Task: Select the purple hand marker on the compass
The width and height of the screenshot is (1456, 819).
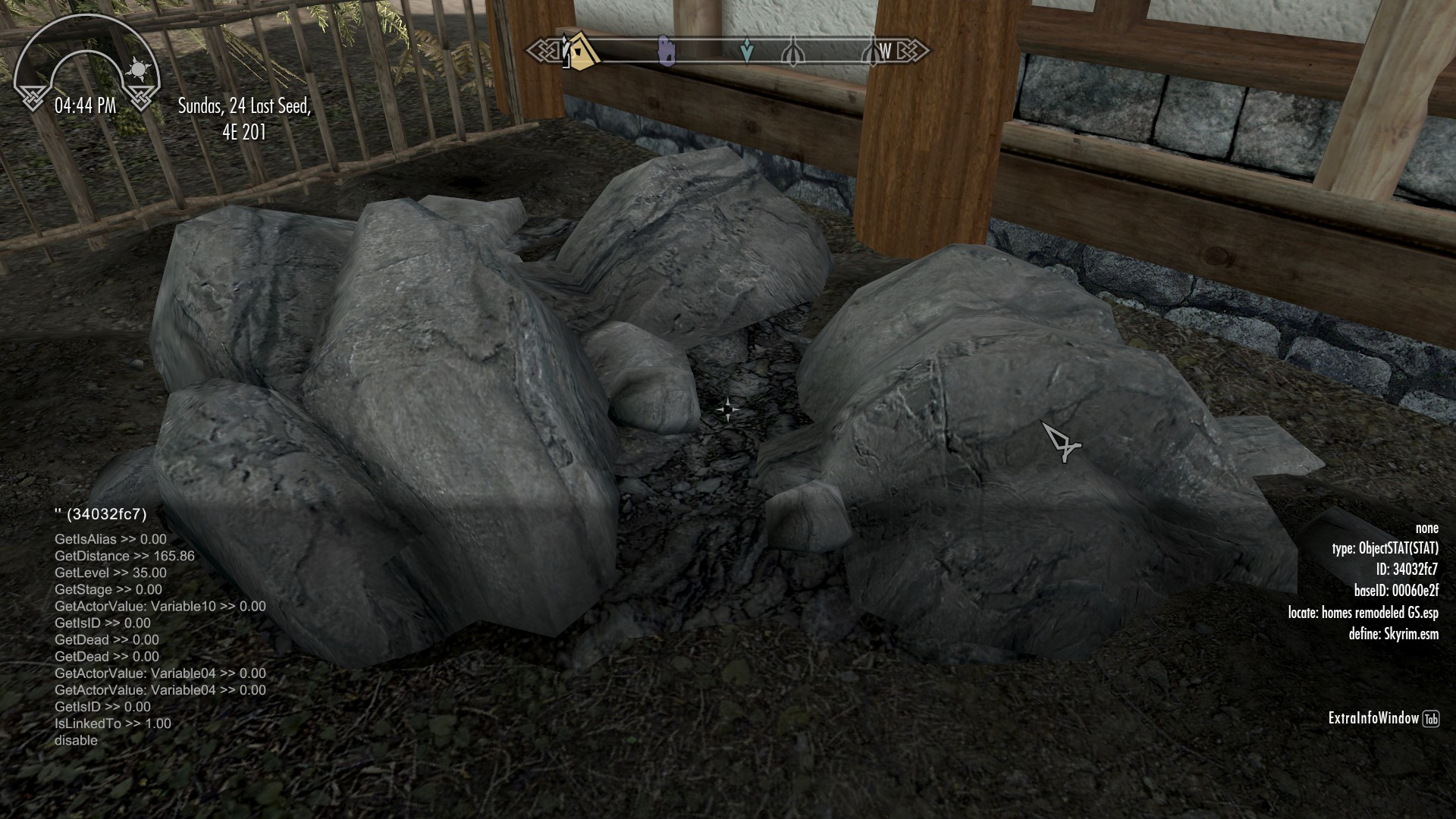Action: pos(667,50)
